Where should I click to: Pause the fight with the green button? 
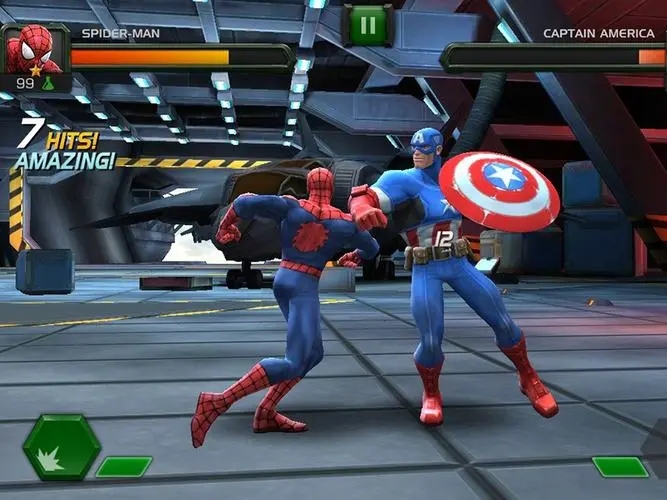368,25
